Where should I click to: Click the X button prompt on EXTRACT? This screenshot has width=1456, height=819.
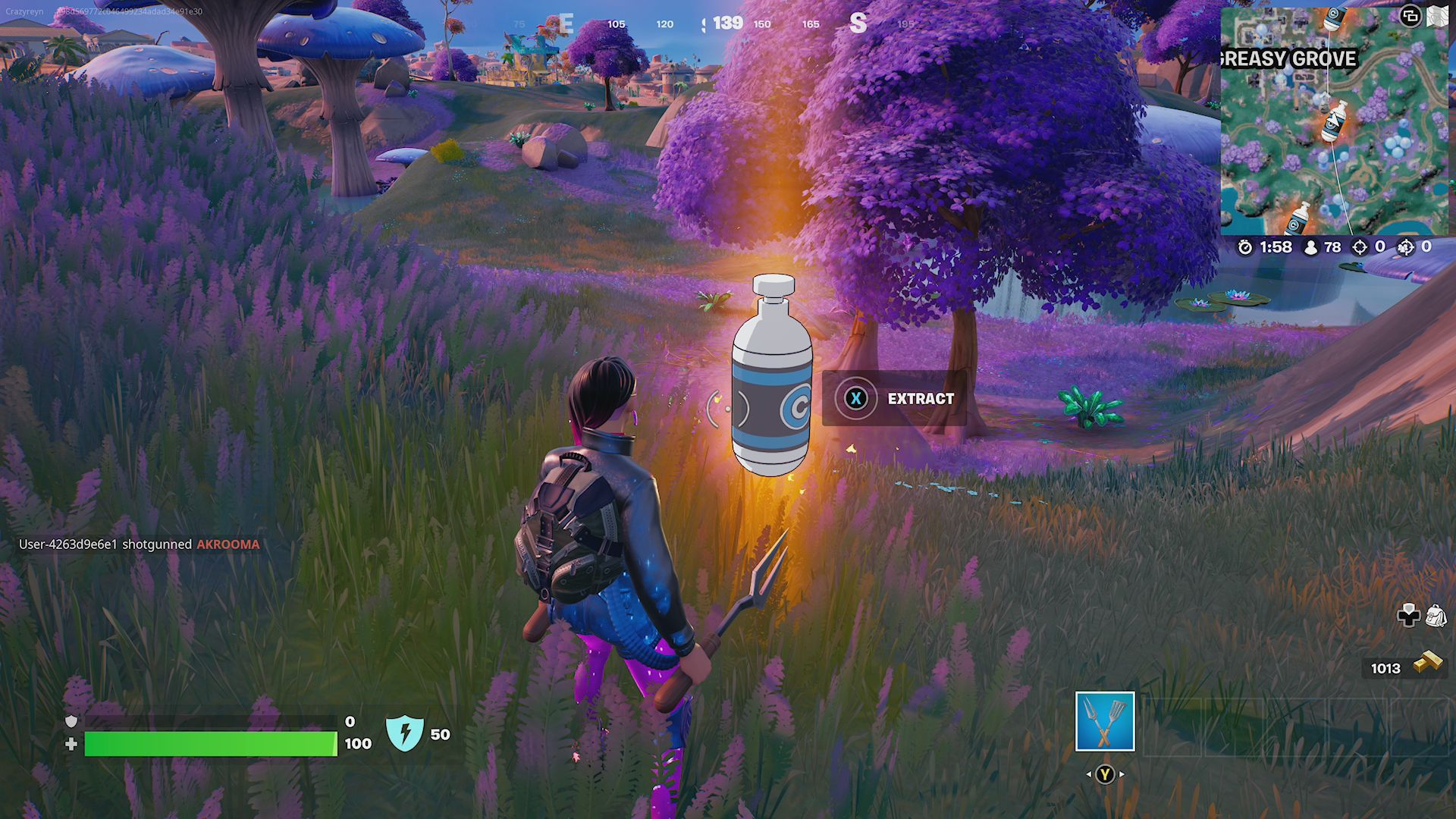point(858,399)
